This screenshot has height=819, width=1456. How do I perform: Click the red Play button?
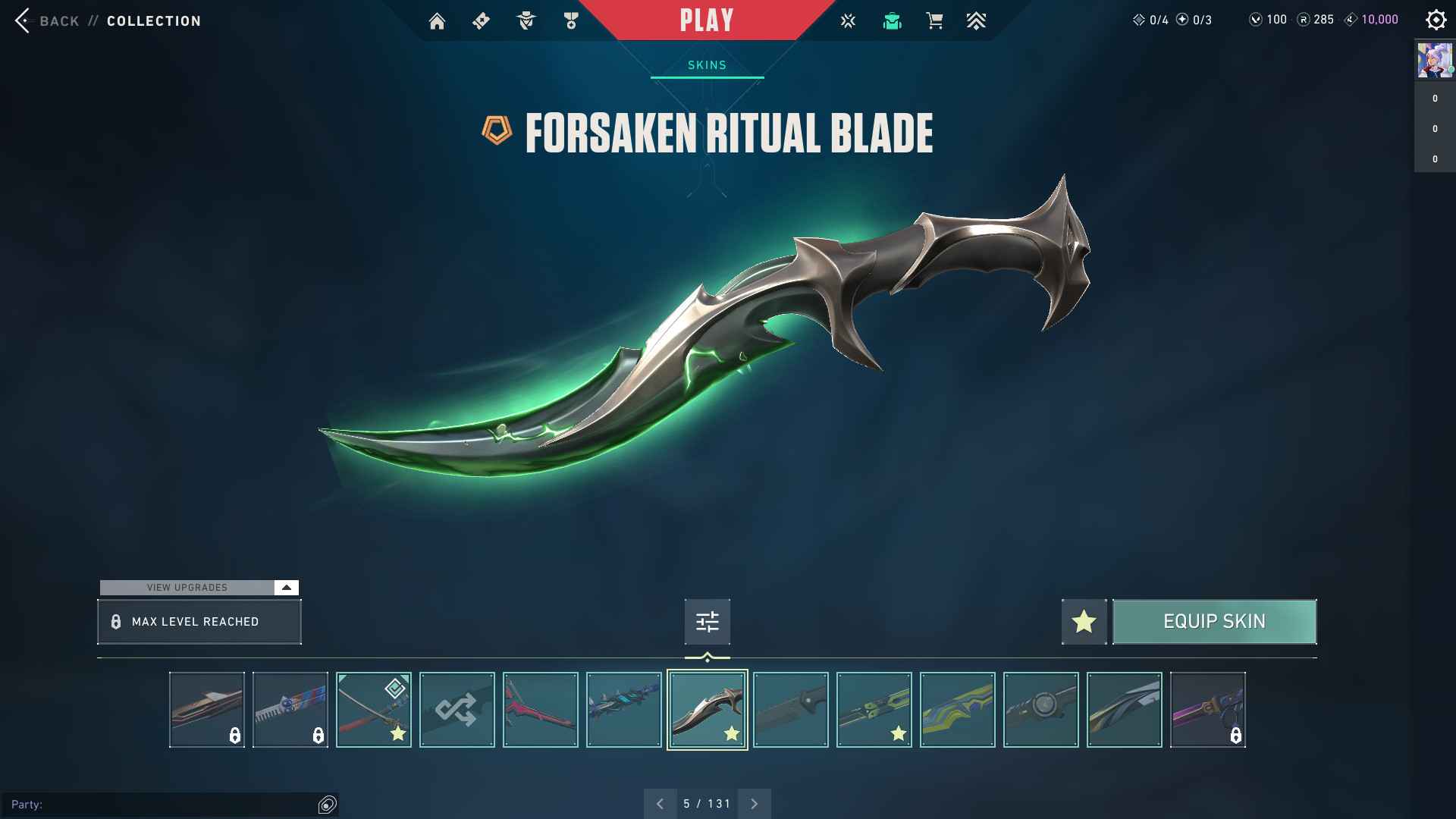pos(707,20)
